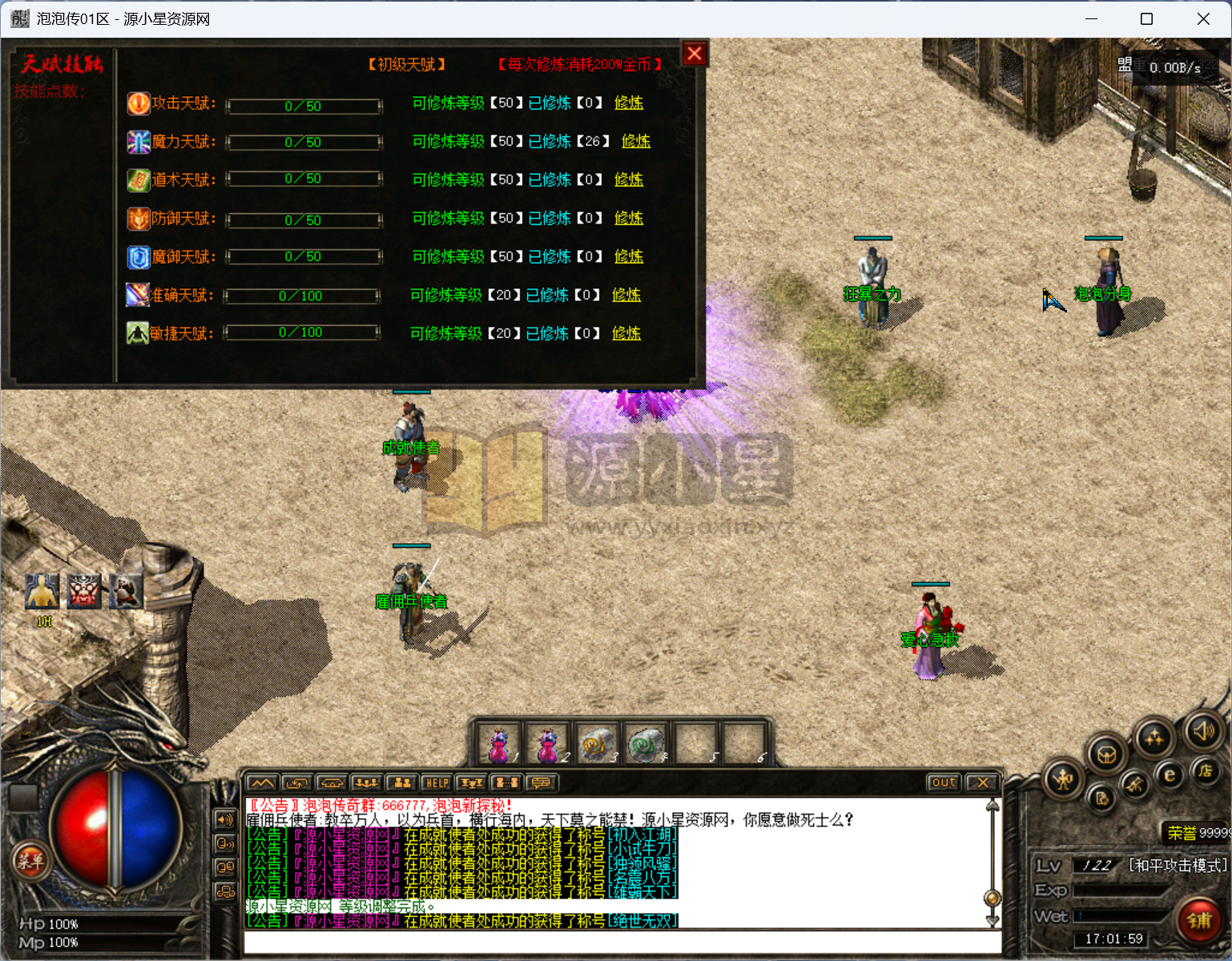Open the skills three-star icon button

coord(1154,738)
